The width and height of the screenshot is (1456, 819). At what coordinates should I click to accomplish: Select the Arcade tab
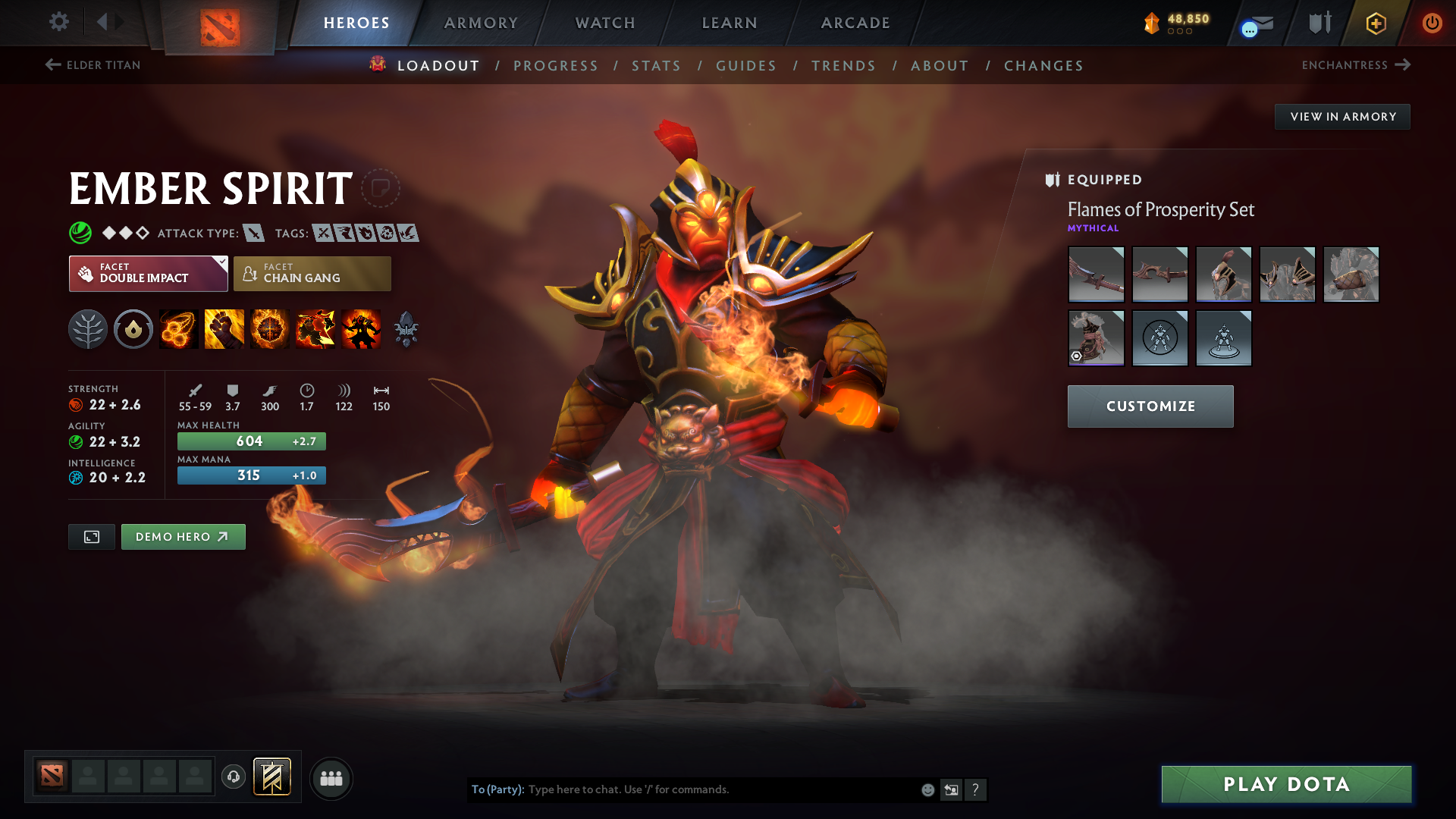click(855, 23)
